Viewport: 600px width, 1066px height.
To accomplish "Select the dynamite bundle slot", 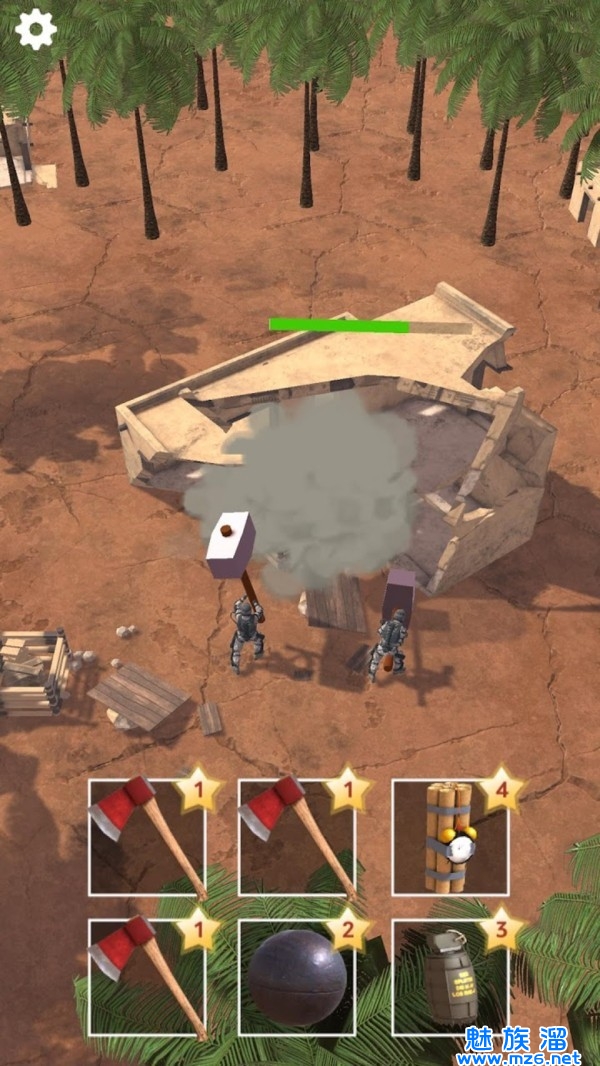I will [x=449, y=837].
